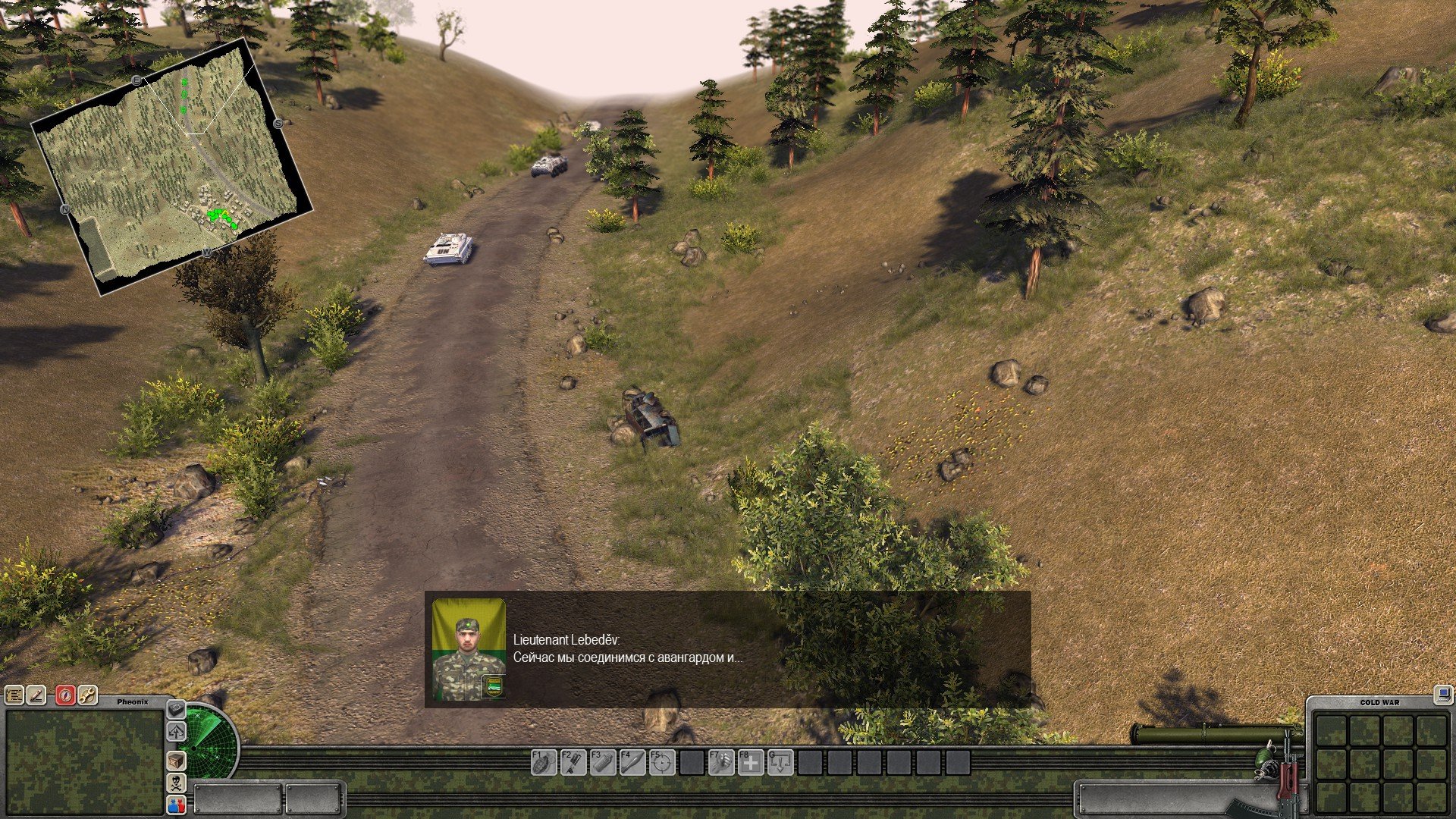Viewport: 1456px width, 819px height.
Task: Select the F3 smoke canister slot
Action: [602, 762]
